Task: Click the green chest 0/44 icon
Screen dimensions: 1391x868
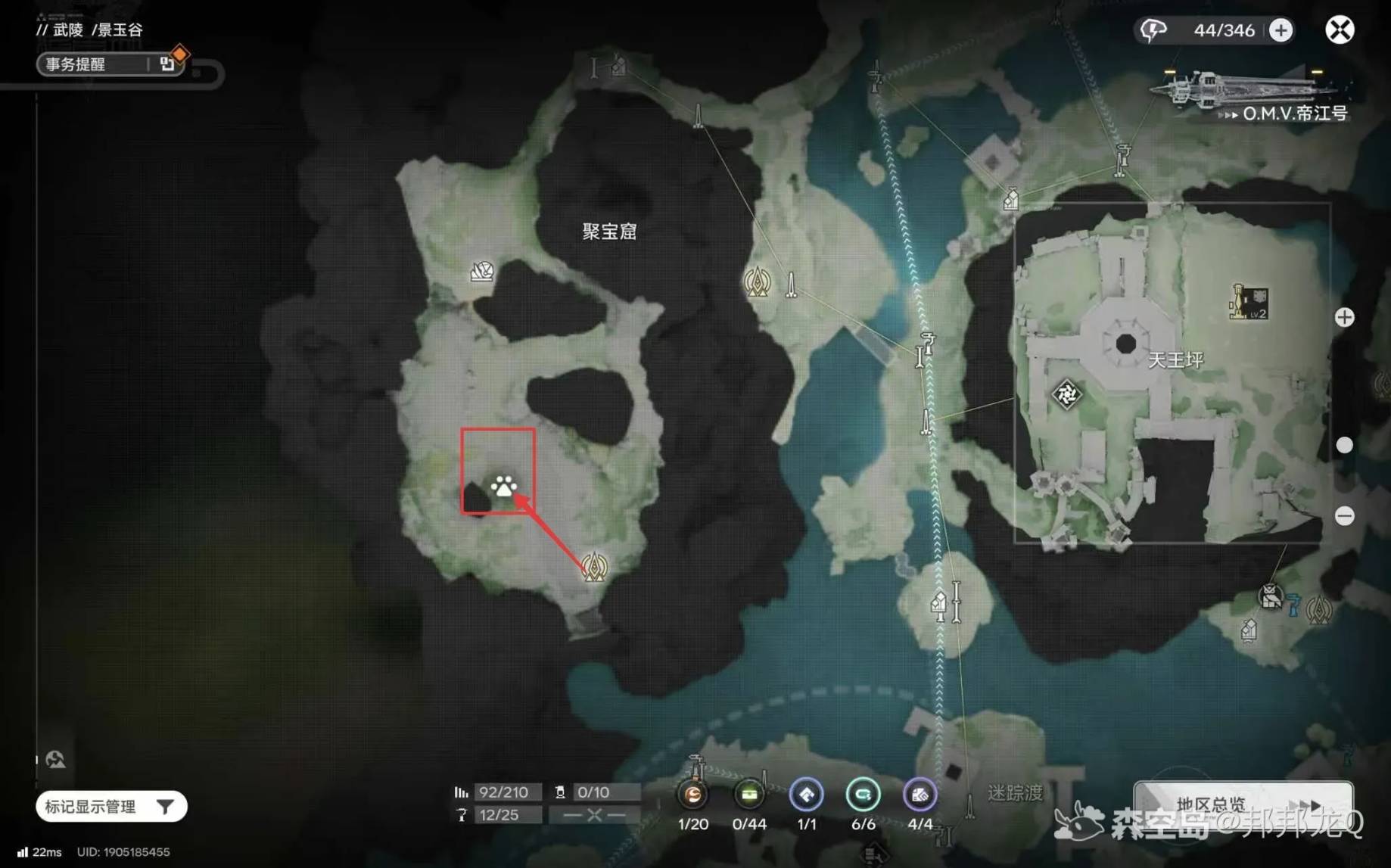Action: [749, 795]
